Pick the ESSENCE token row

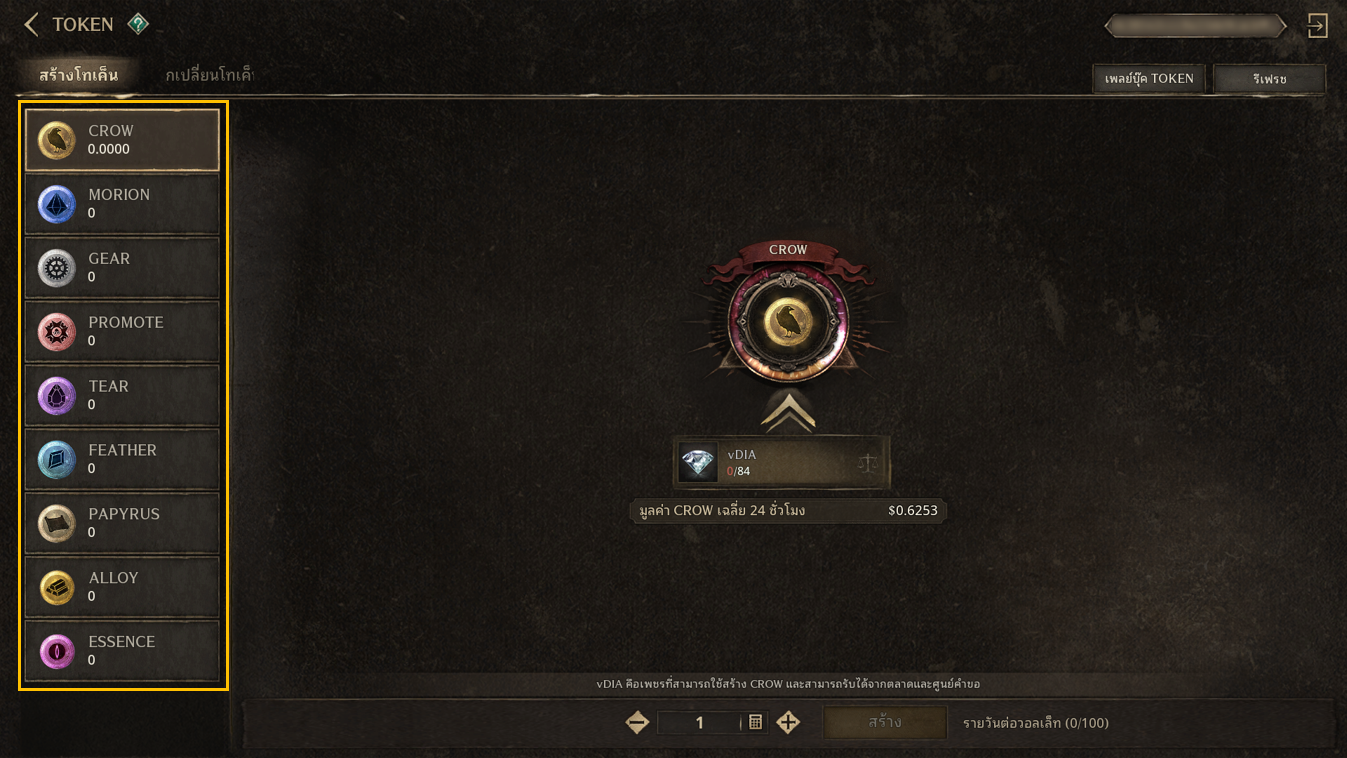click(122, 652)
